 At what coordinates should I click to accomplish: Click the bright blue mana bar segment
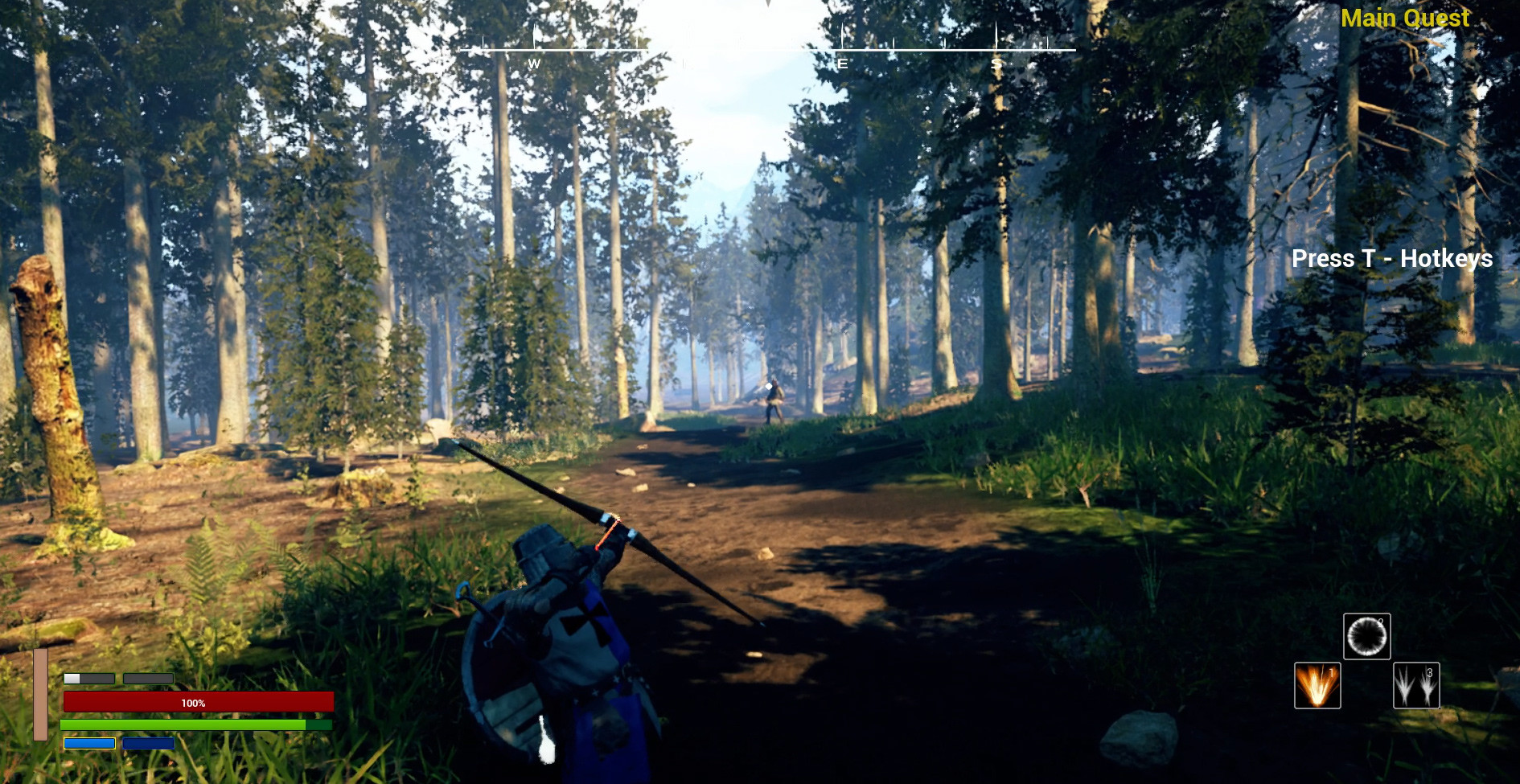(x=90, y=744)
